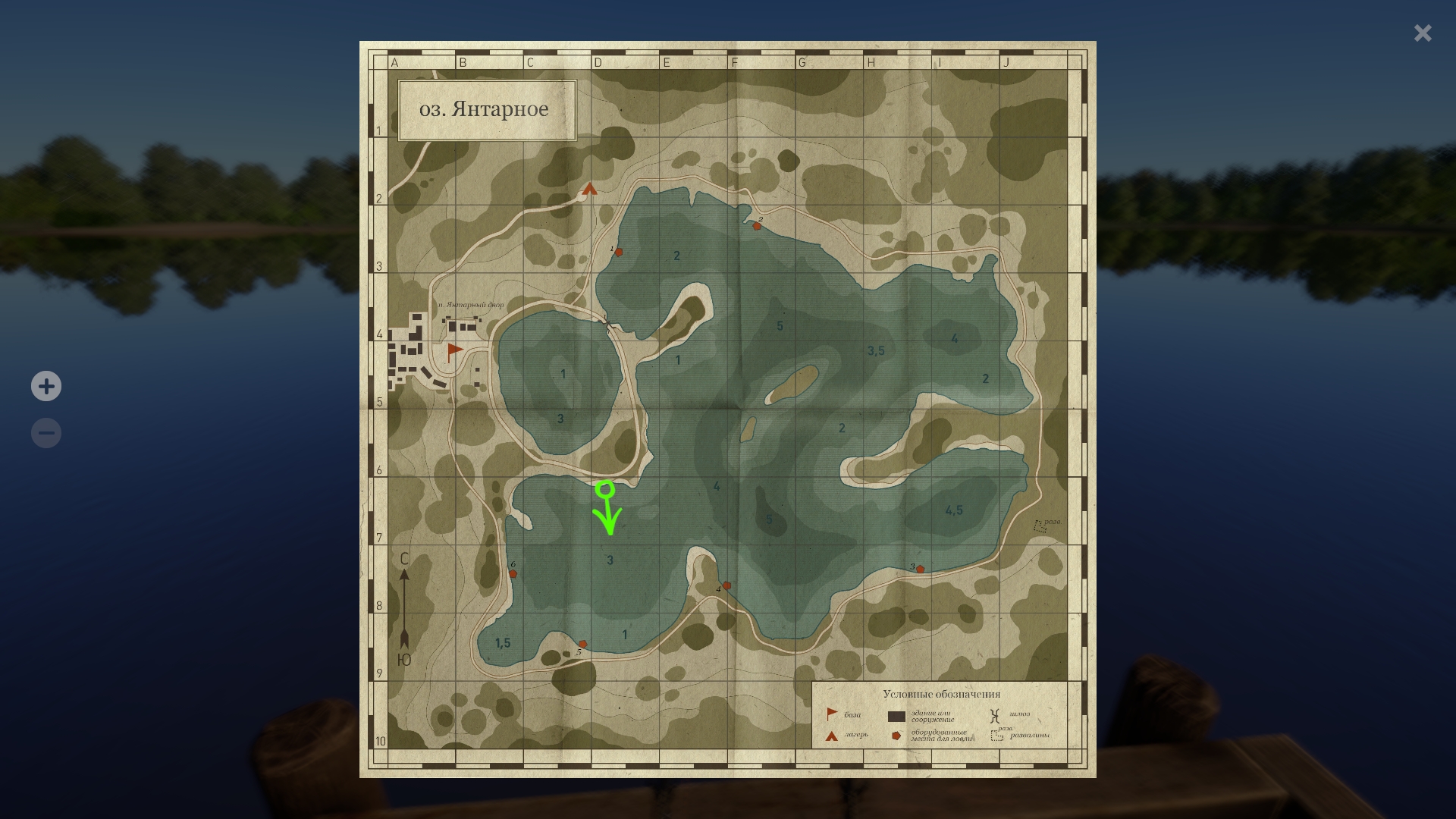Select fishing spot marker 6 on western shore
The image size is (1456, 819).
tap(515, 573)
